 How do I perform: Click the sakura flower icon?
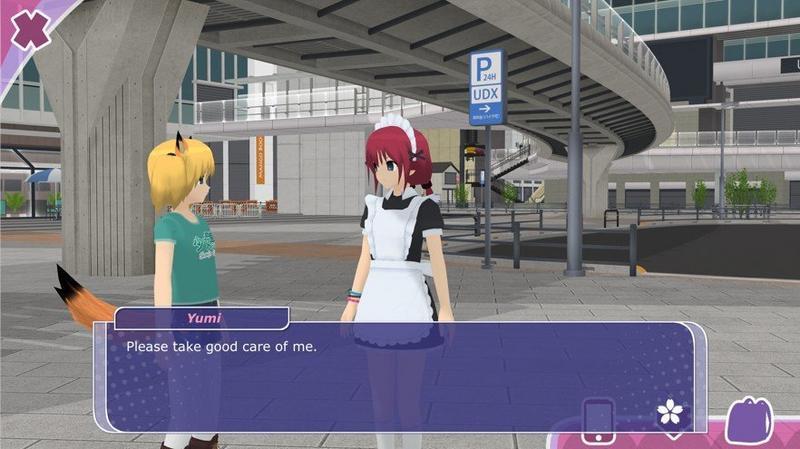click(x=668, y=412)
